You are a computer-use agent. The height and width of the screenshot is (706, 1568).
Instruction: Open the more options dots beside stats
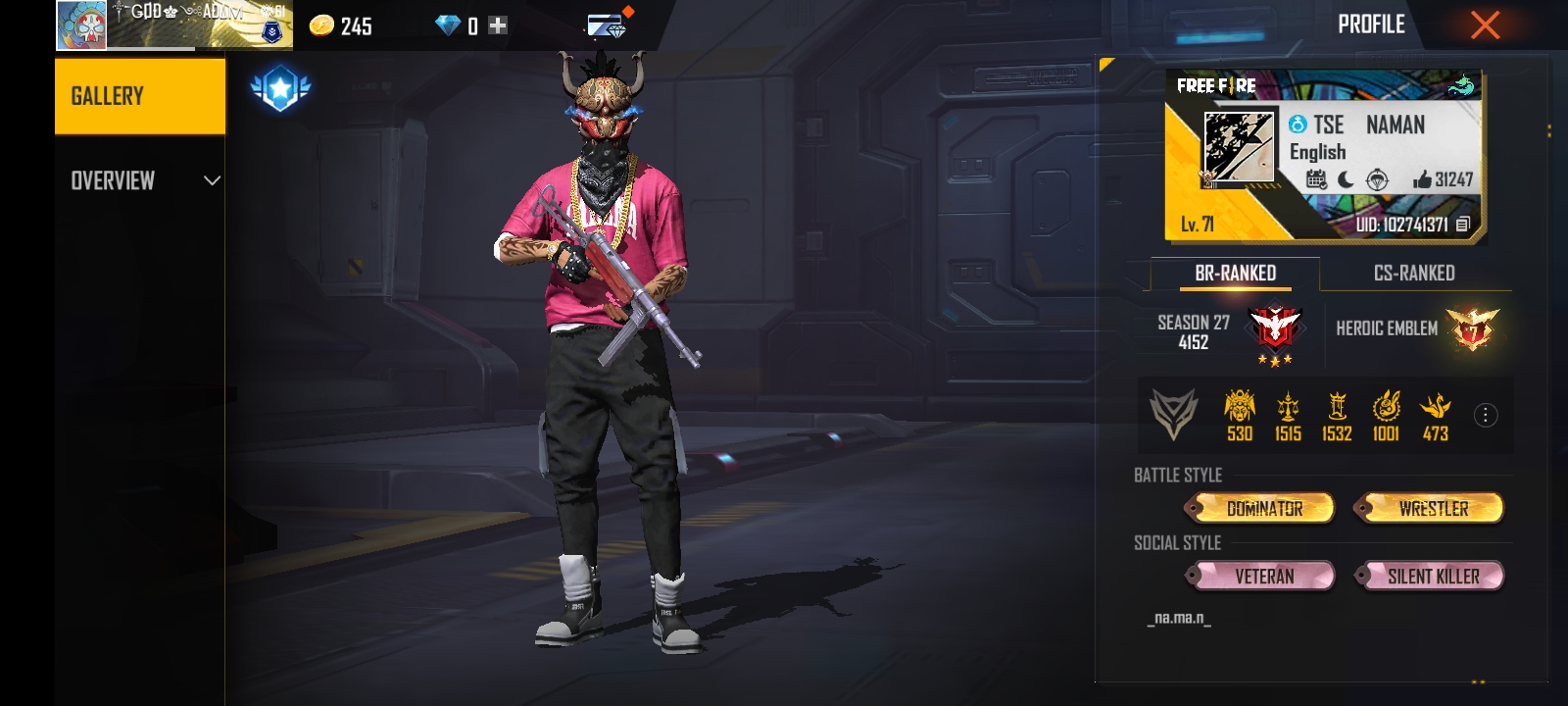tap(1486, 416)
